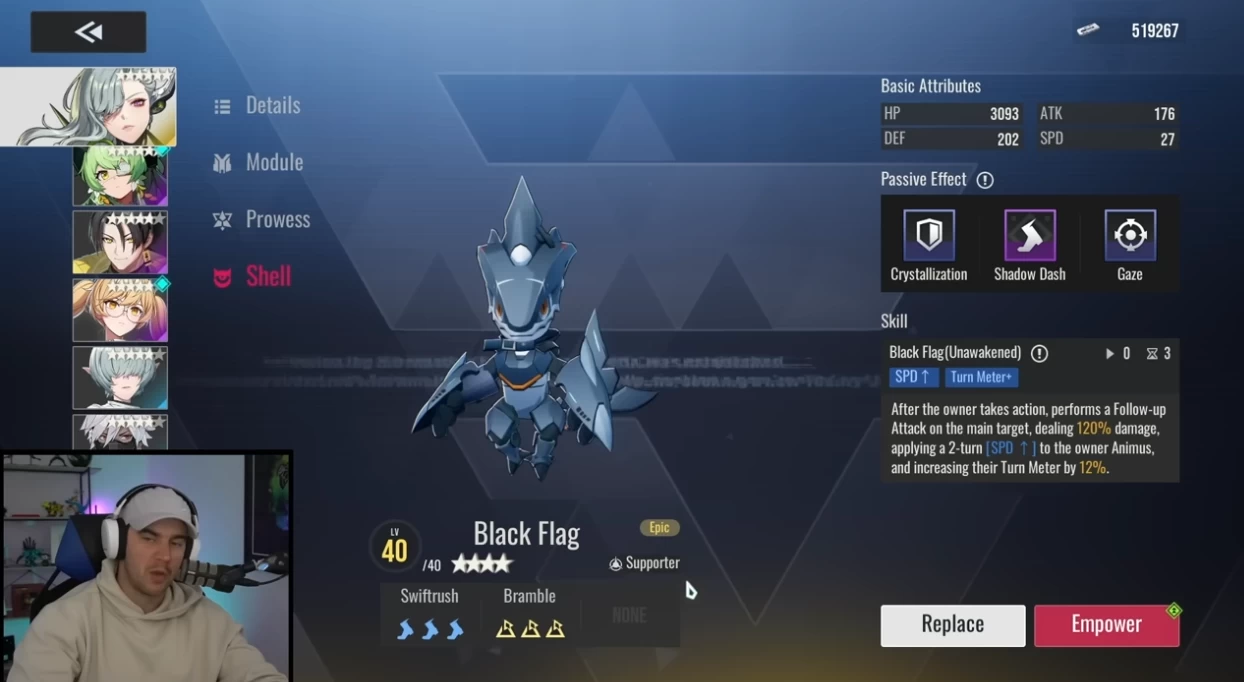Viewport: 1244px width, 682px height.
Task: Click the Replace button
Action: click(952, 625)
